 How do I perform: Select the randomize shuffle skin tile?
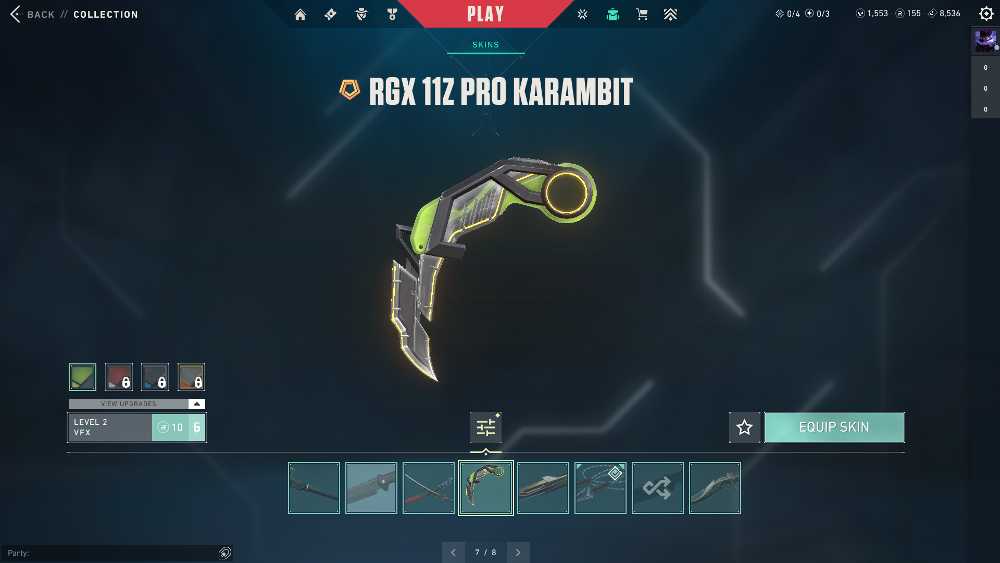pyautogui.click(x=658, y=488)
